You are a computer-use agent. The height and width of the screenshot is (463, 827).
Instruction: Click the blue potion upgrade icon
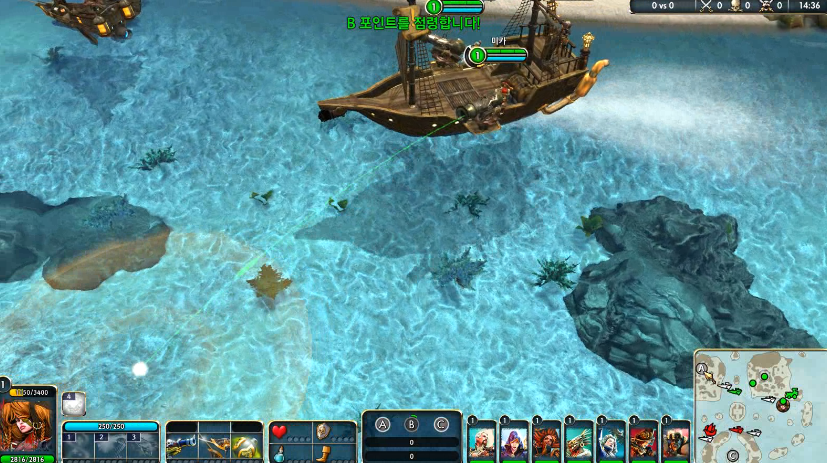(x=279, y=453)
